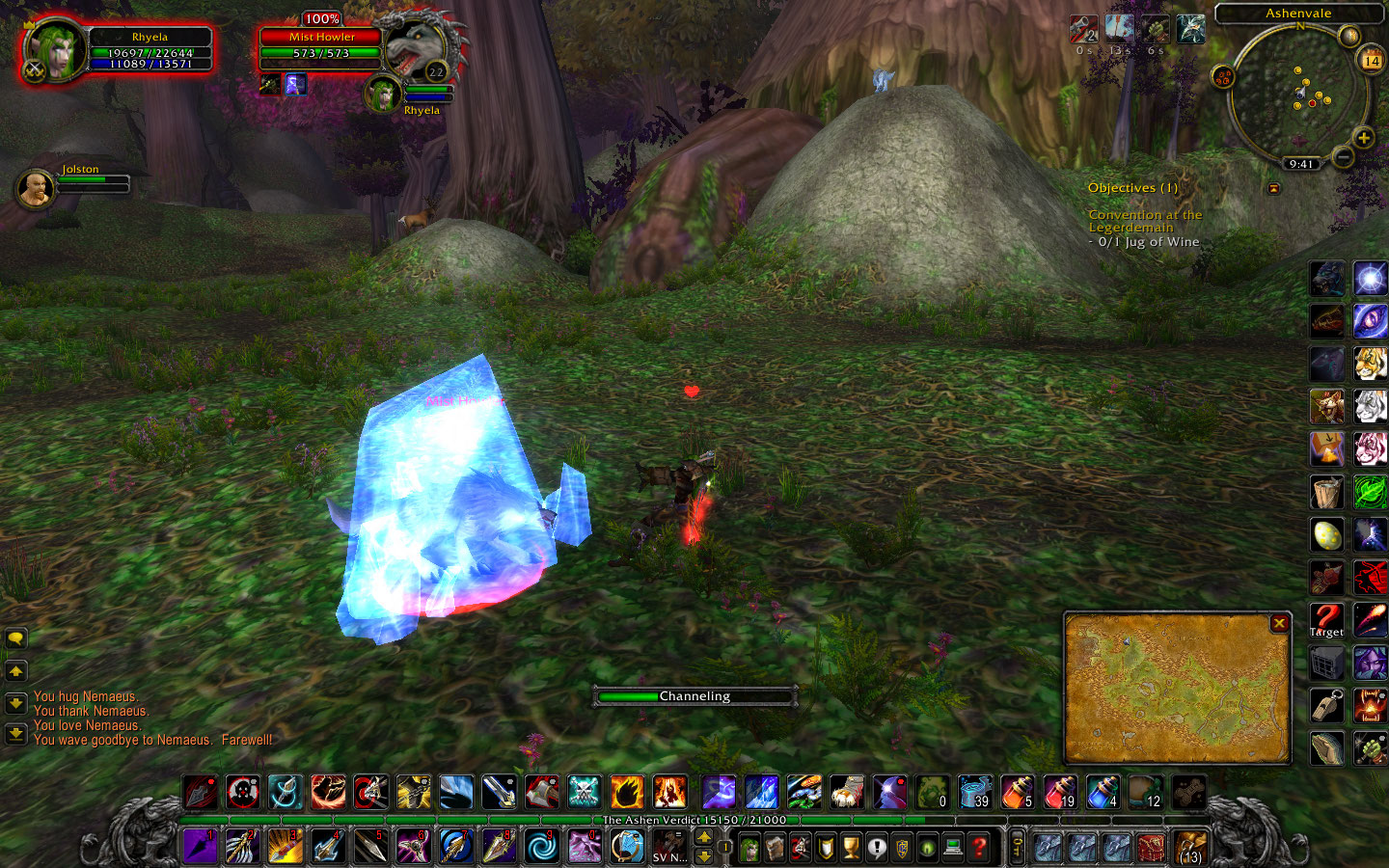Open the calendar showing day 14
Image resolution: width=1389 pixels, height=868 pixels.
point(1371,61)
